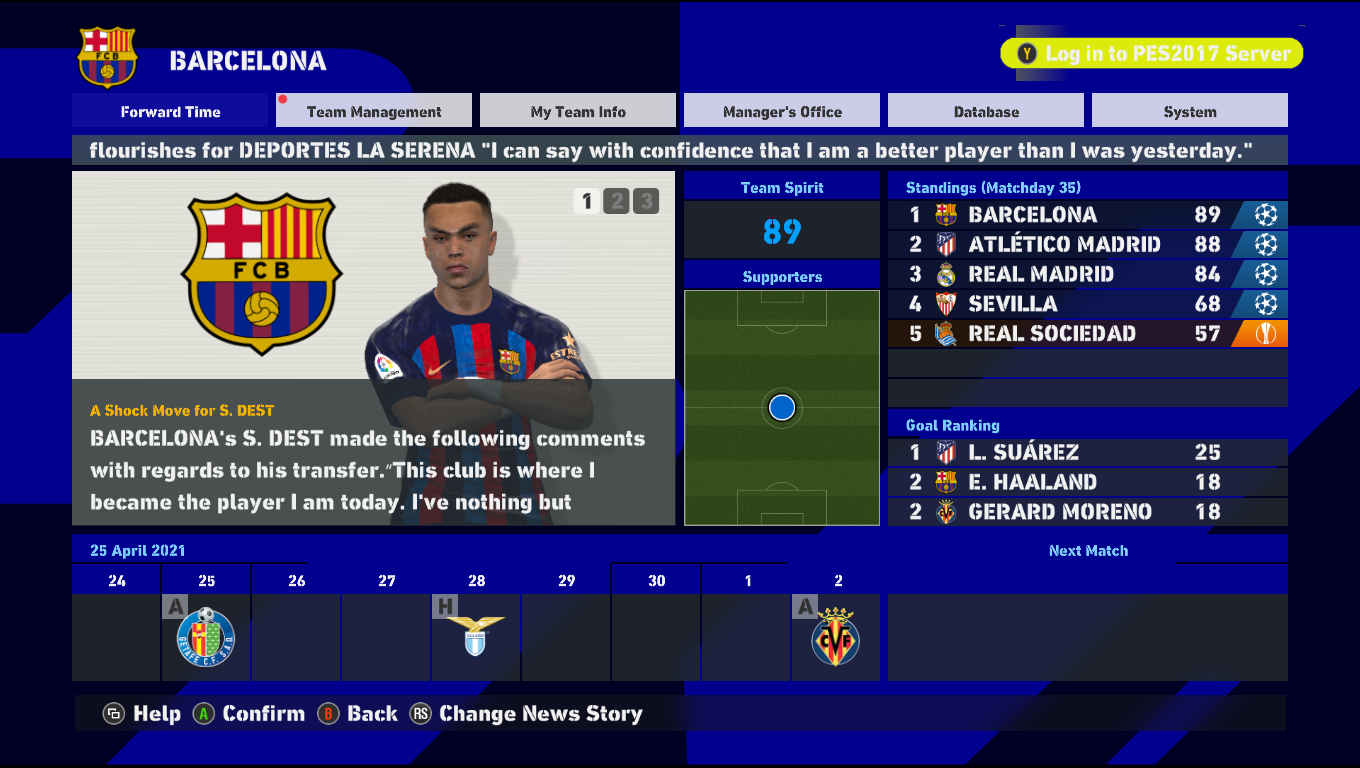Show news story page 3

(x=646, y=202)
